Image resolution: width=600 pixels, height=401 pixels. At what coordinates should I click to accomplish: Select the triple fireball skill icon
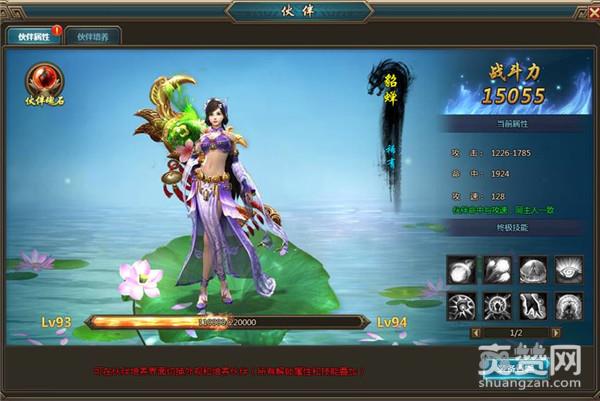(497, 270)
